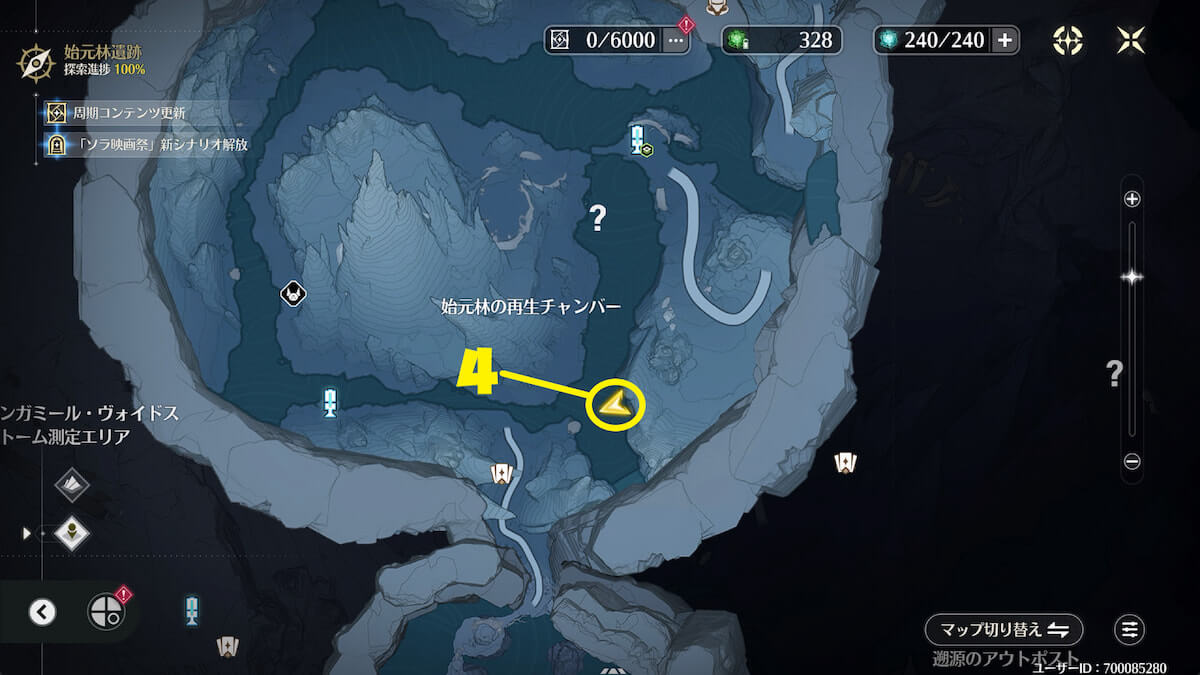
Task: Open the map marker filter settings
Action: pyautogui.click(x=1130, y=630)
